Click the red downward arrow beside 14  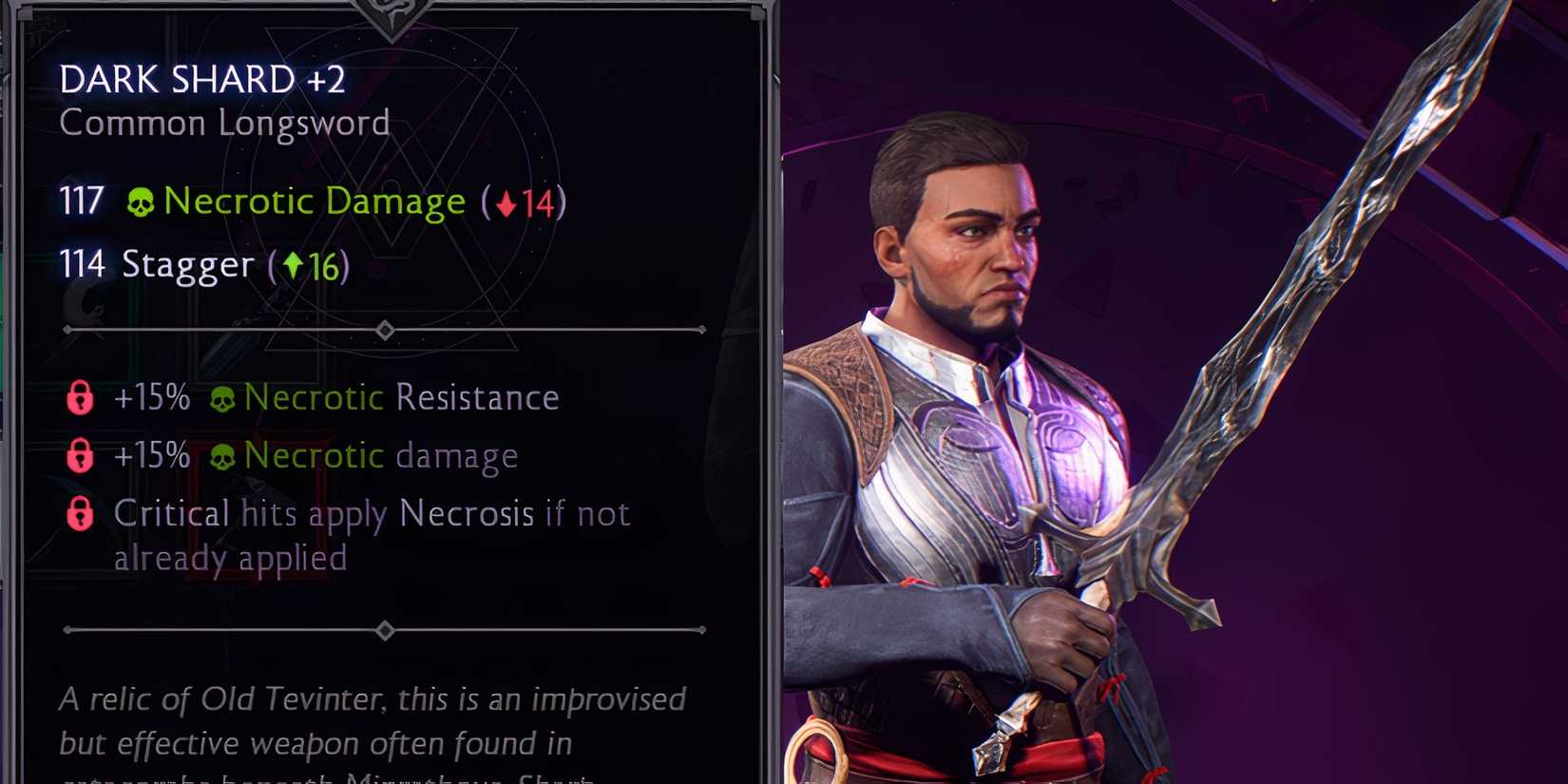(x=506, y=202)
